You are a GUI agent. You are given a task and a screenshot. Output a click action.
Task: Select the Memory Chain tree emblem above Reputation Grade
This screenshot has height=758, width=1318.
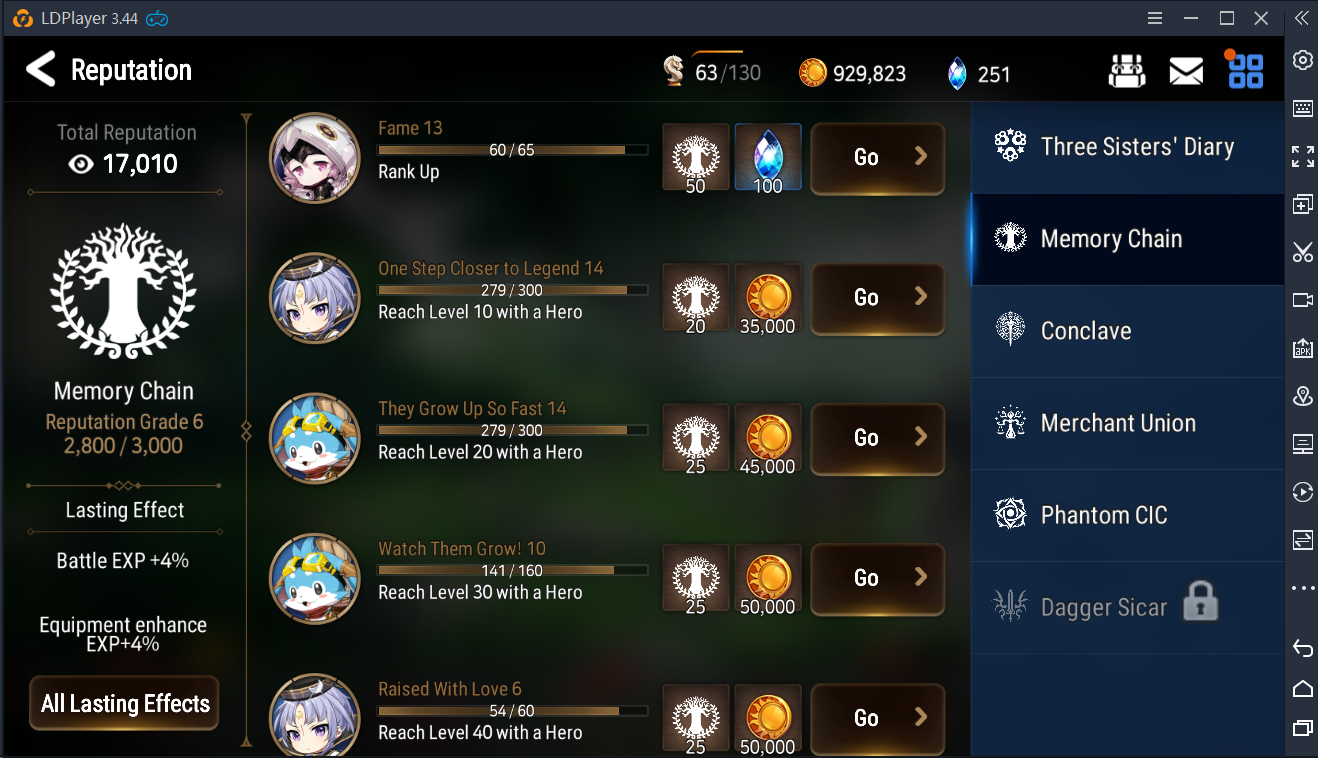tap(123, 290)
